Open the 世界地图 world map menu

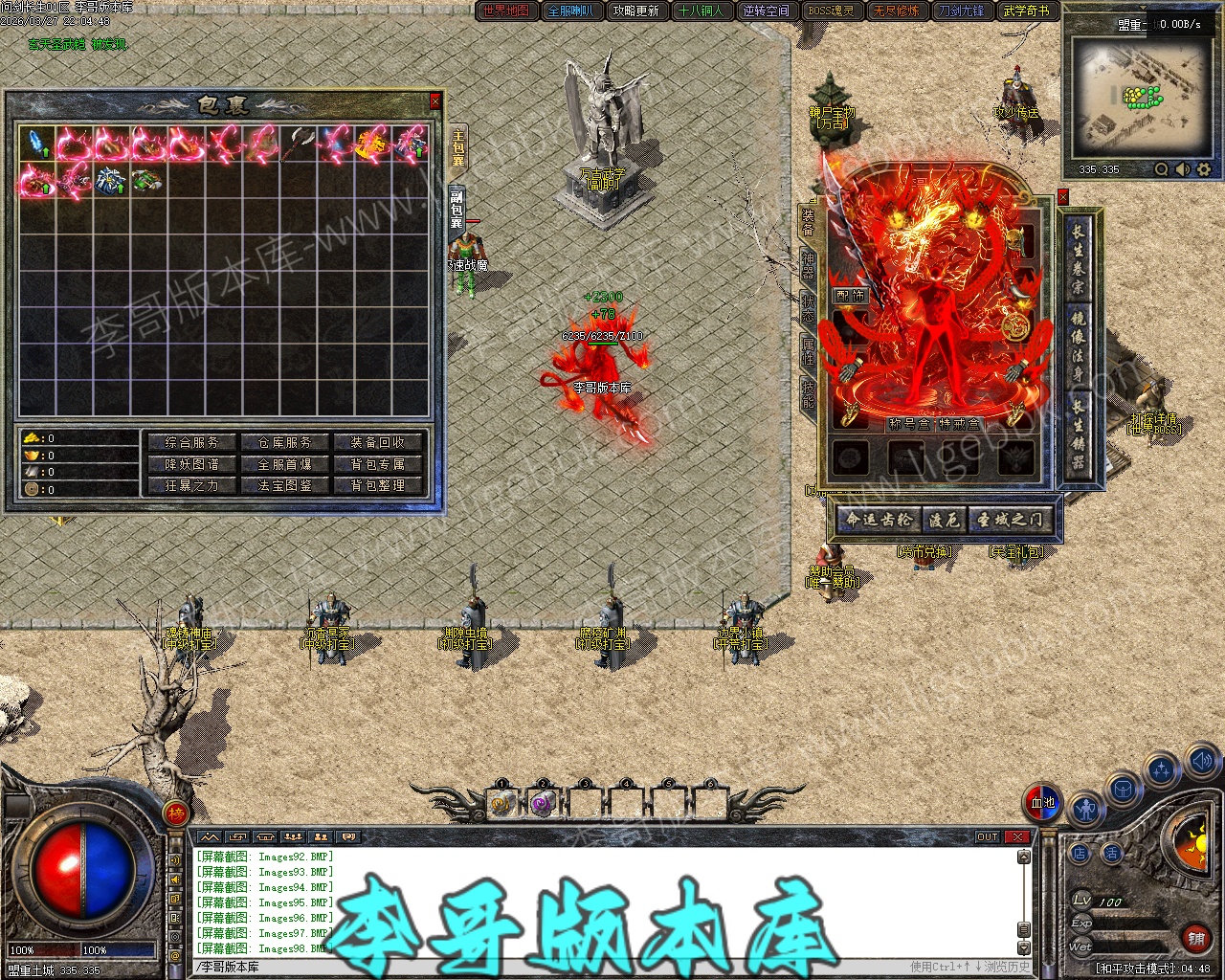pyautogui.click(x=506, y=11)
